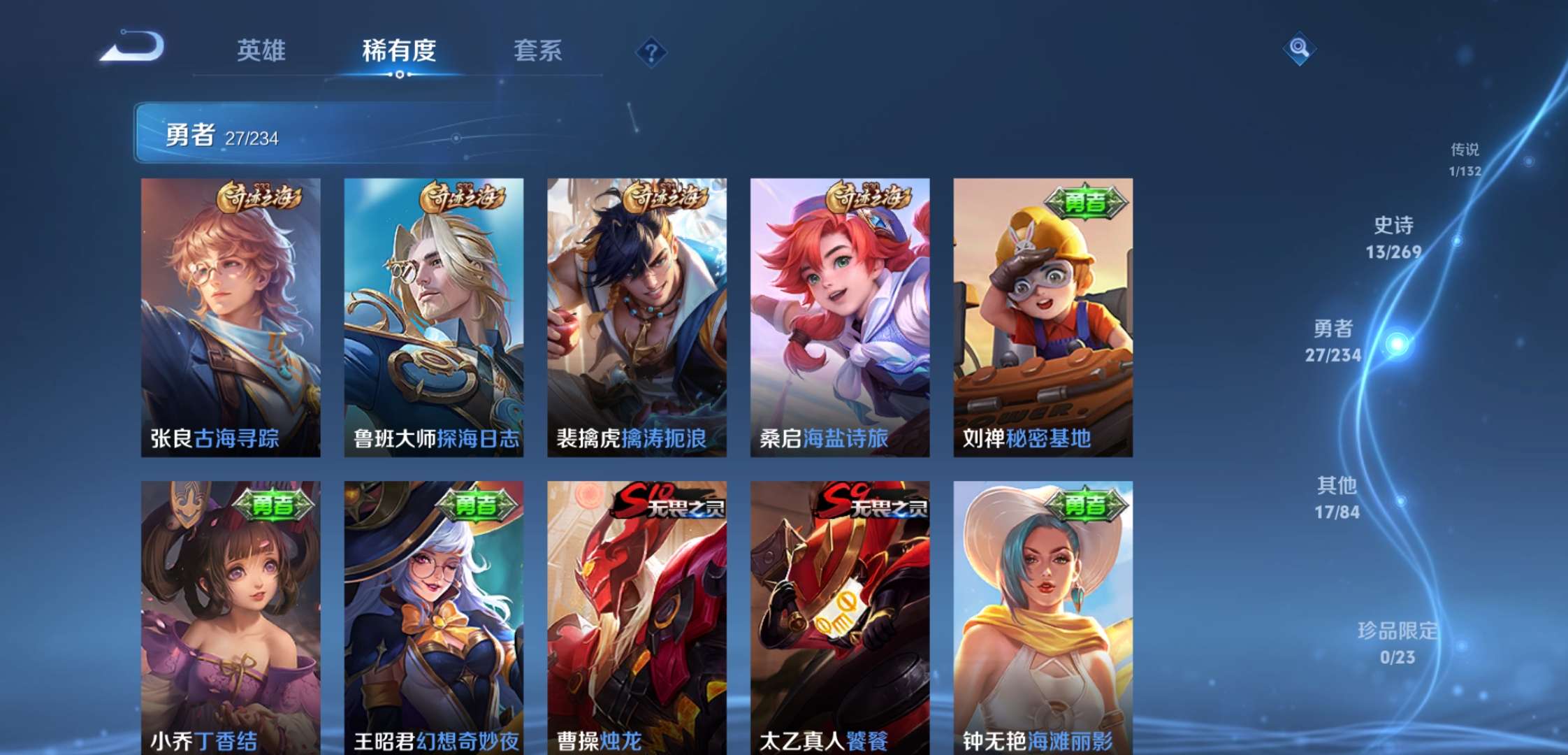Switch to the 英雄 tab
This screenshot has height=755, width=1568.
(x=263, y=51)
